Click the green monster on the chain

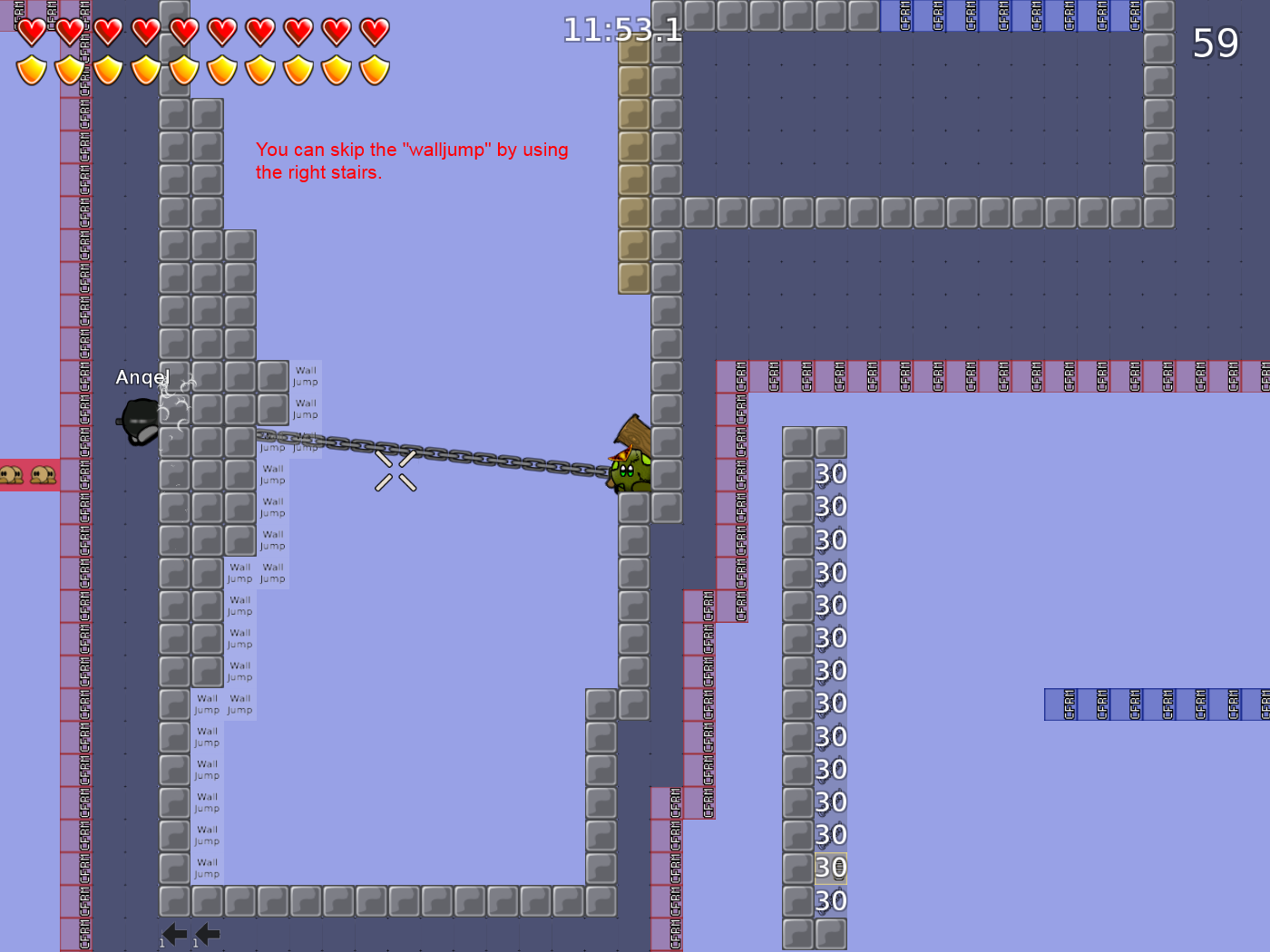coord(632,471)
